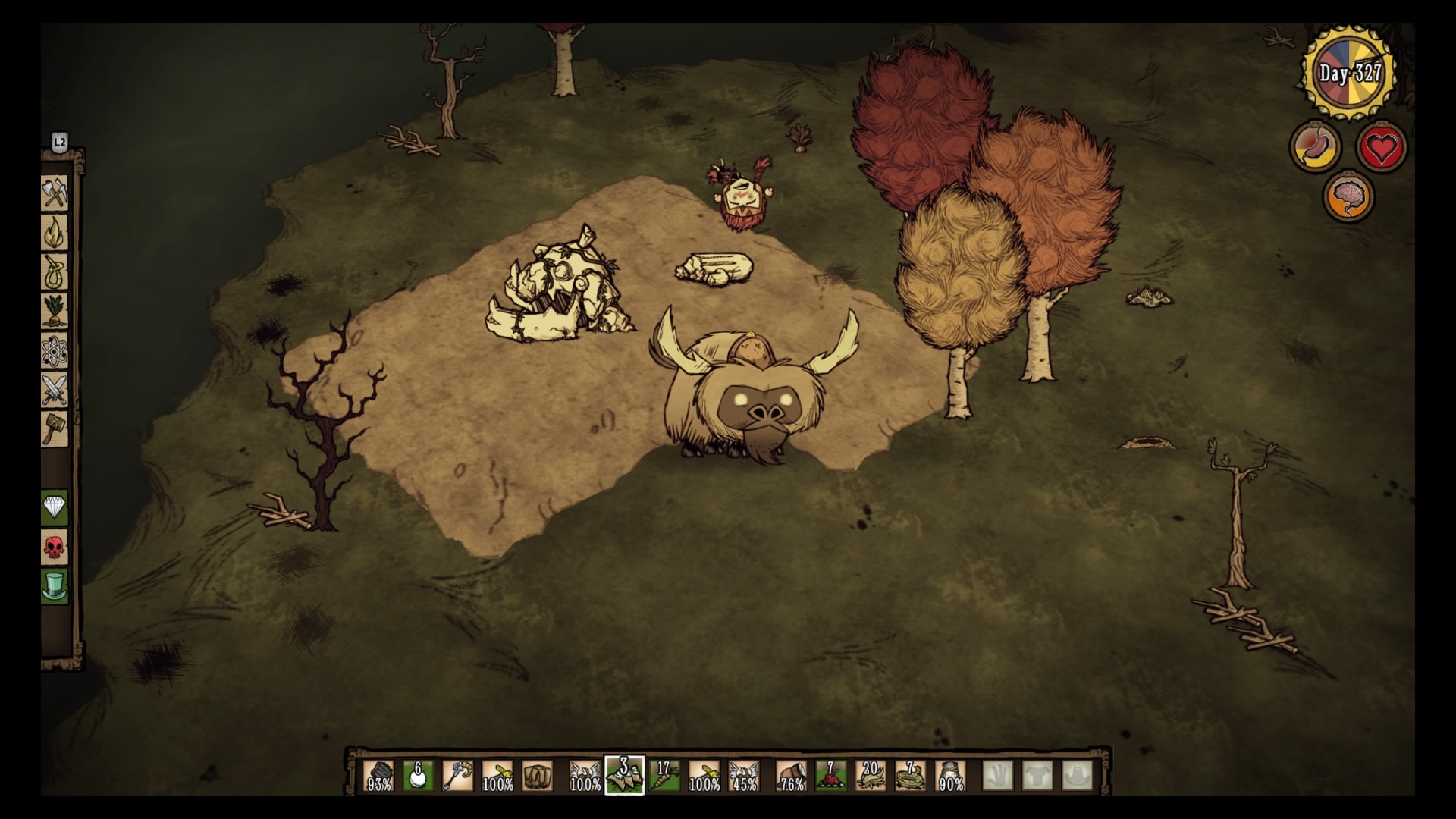Select the staff weapon slot
1456x819 pixels.
pos(458,776)
